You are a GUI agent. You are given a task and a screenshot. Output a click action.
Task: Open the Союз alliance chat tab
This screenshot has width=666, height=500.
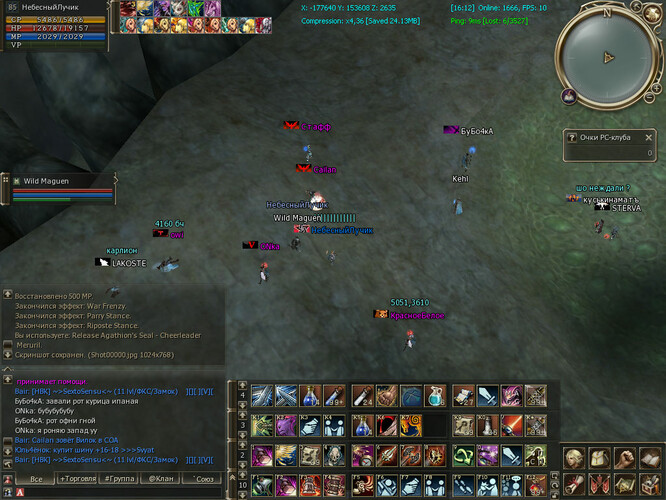[202, 479]
